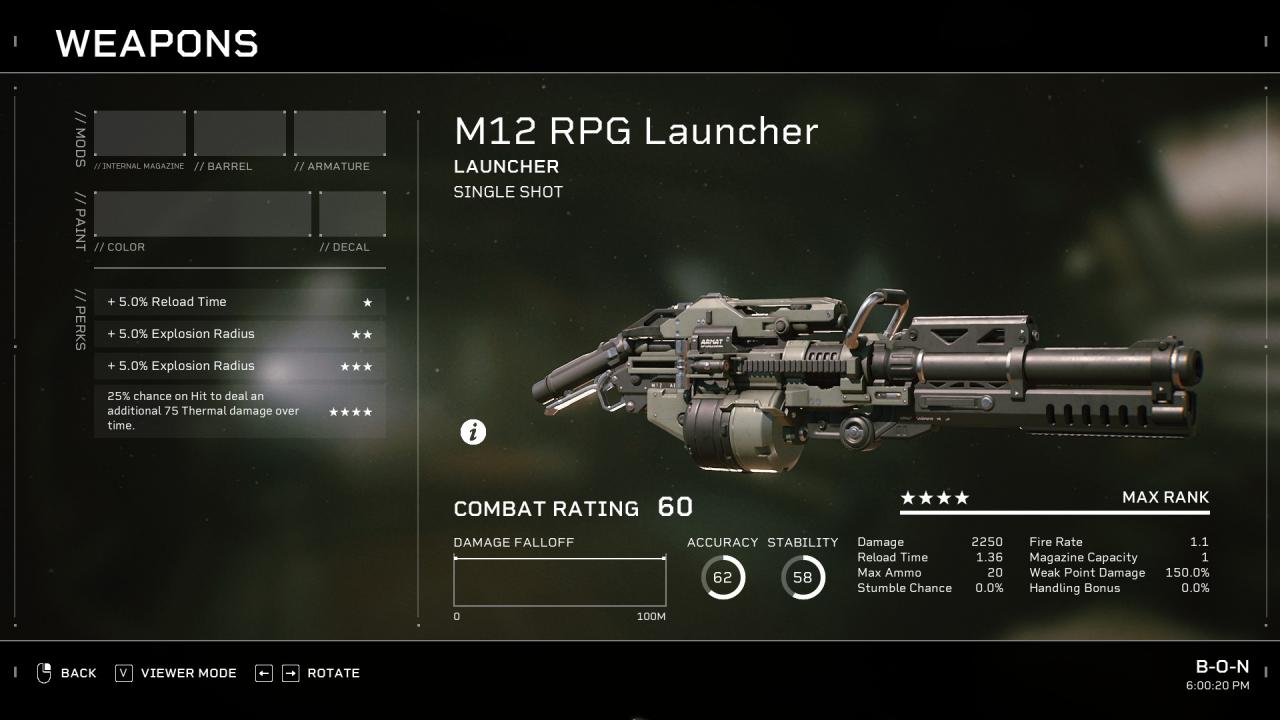Rotate the weapon with the right arrow
Viewport: 1280px width, 720px height.
tap(290, 673)
